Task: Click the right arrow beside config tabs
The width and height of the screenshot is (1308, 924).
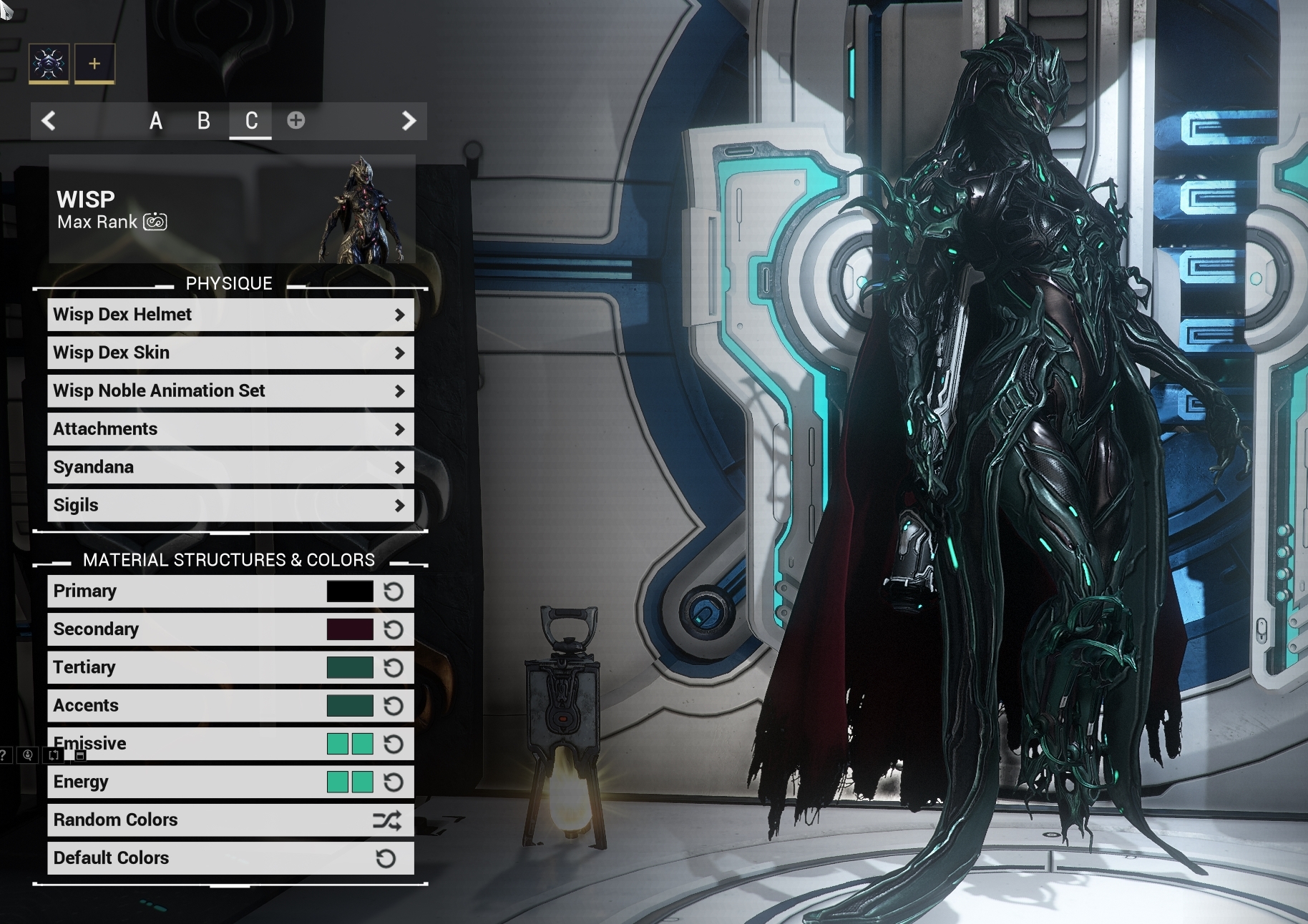Action: coord(409,121)
